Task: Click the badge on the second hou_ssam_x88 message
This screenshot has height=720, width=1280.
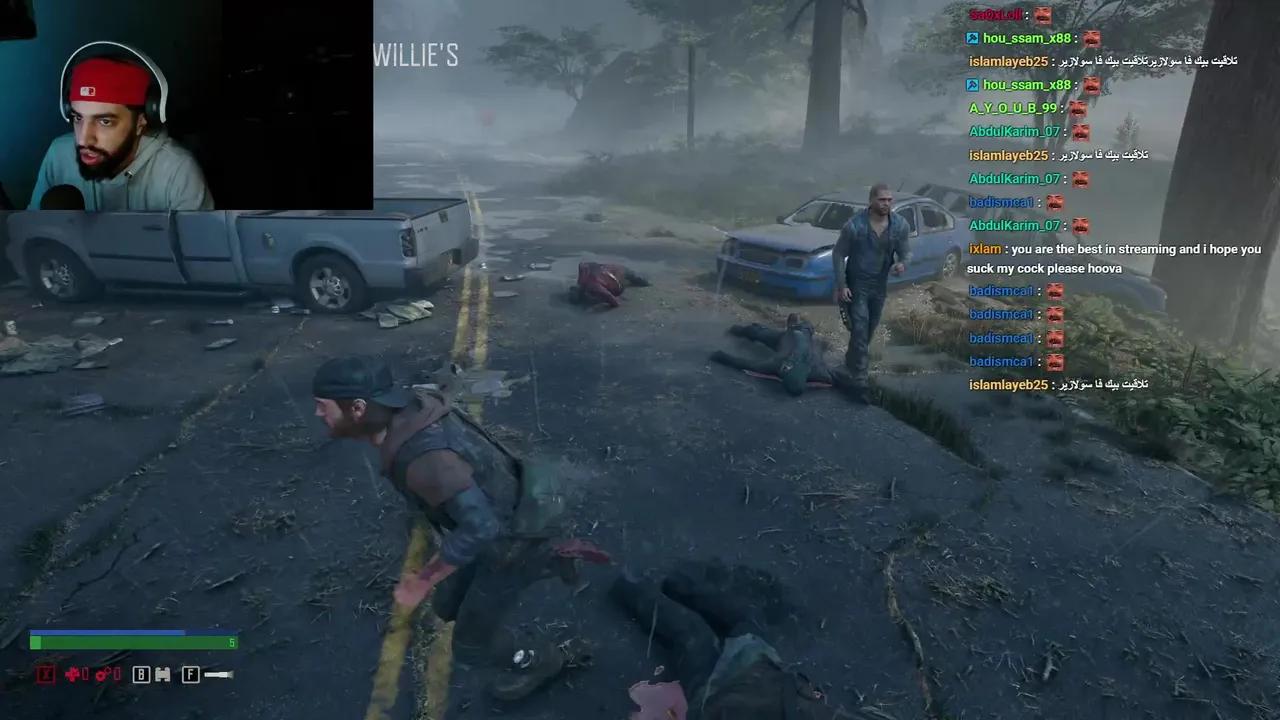Action: (972, 85)
